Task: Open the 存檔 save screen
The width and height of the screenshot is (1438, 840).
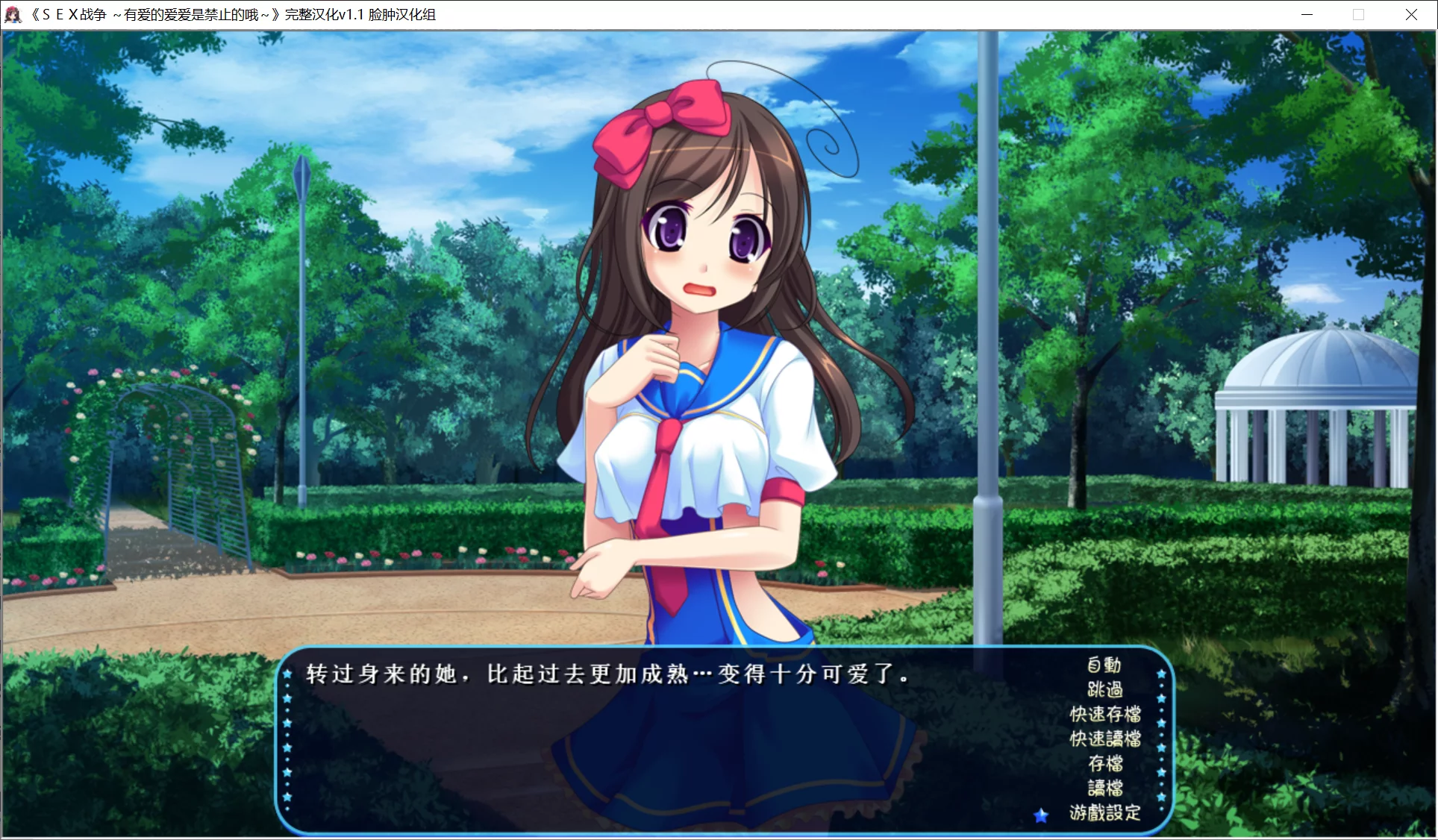Action: (x=1105, y=765)
